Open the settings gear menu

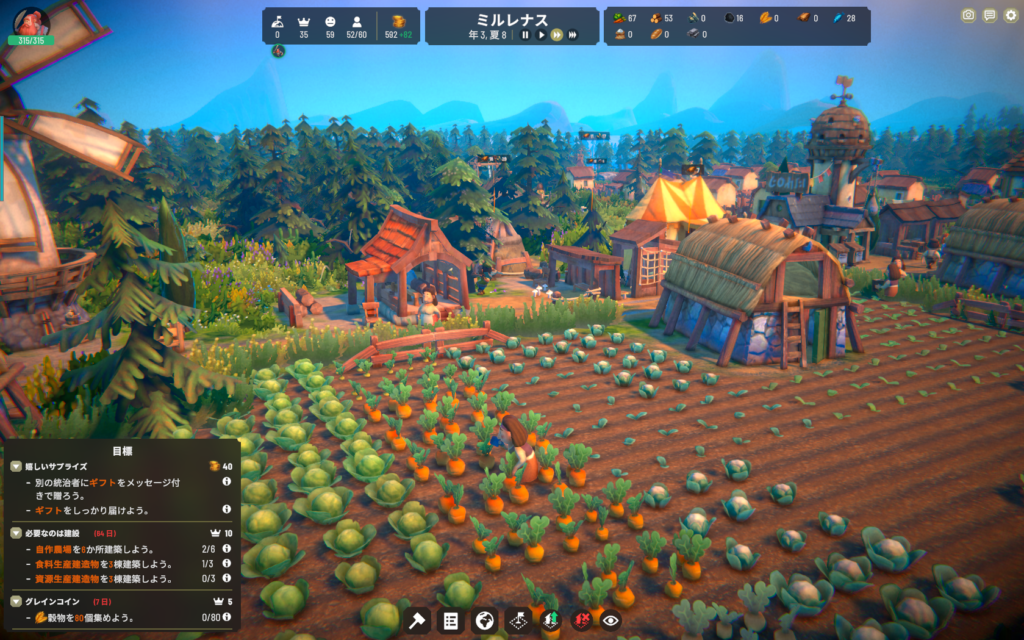[1010, 15]
